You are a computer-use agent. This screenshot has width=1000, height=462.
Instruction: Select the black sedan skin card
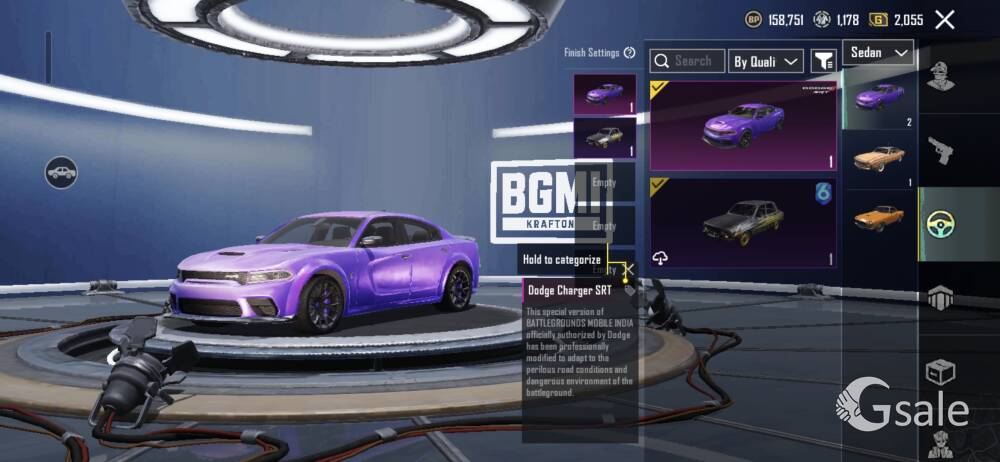pos(743,223)
